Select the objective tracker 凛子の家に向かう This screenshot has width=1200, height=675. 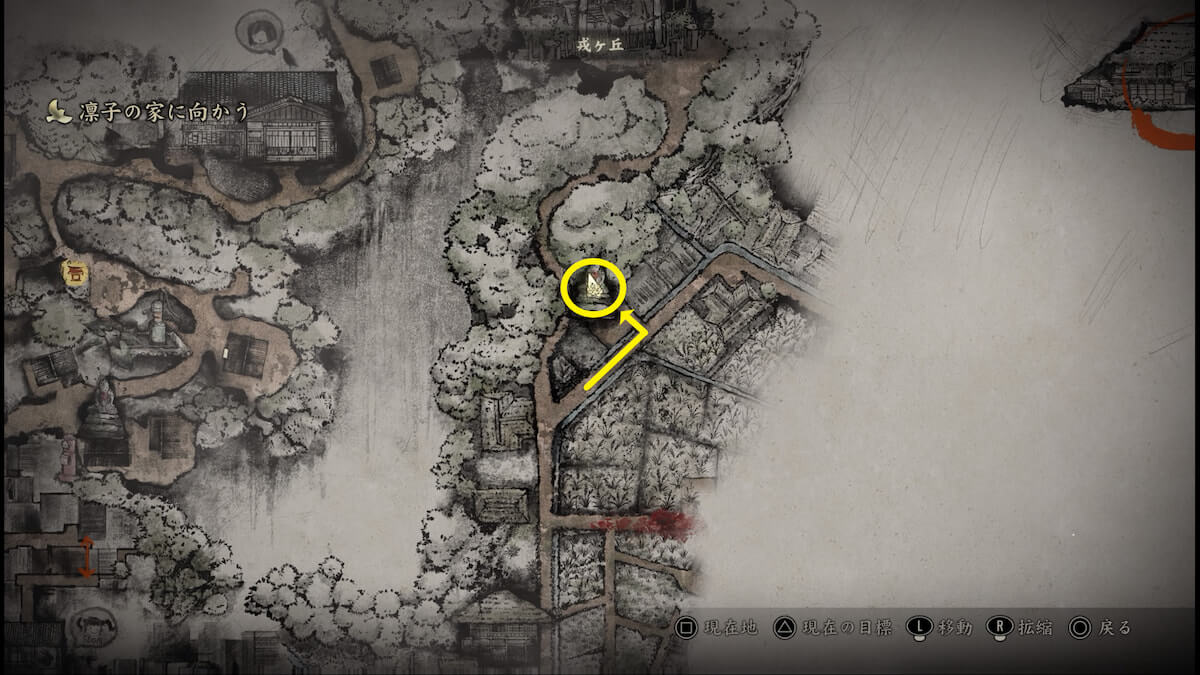[150, 111]
